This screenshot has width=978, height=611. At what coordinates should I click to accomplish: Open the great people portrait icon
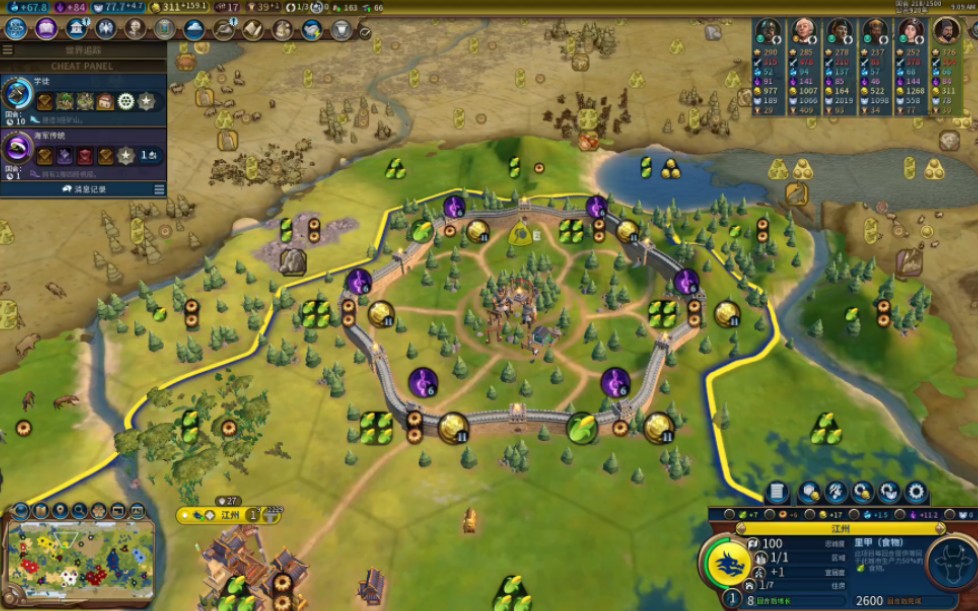[x=136, y=29]
